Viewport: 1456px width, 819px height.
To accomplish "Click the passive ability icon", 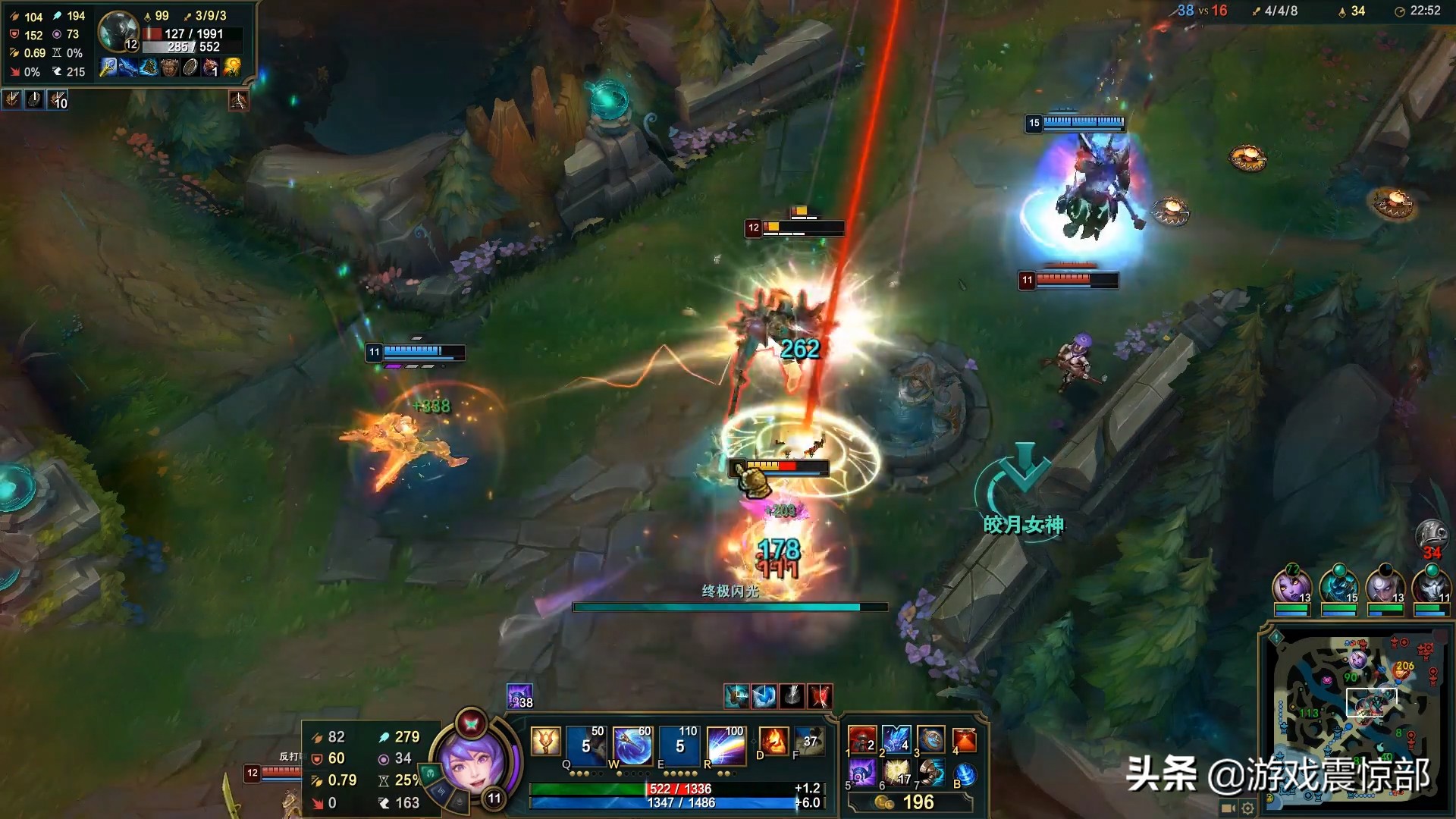I will click(x=545, y=742).
